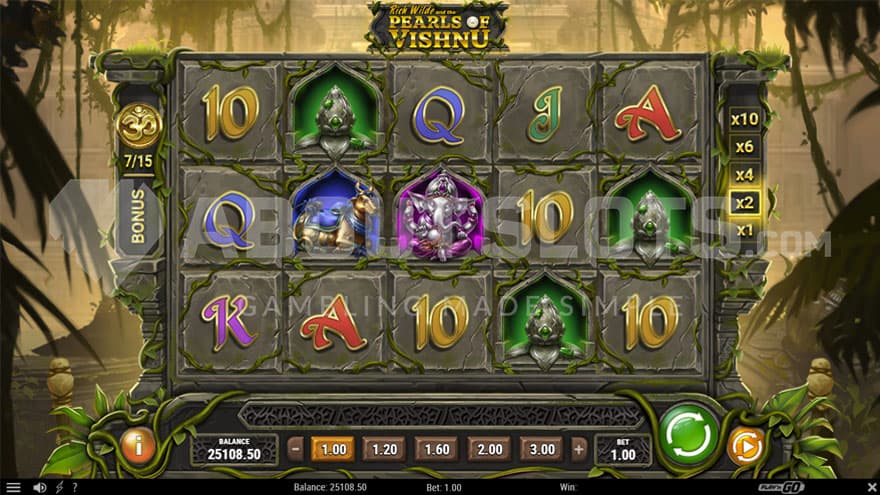Start autoplay with the orange play button
The image size is (880, 495).
(x=745, y=446)
